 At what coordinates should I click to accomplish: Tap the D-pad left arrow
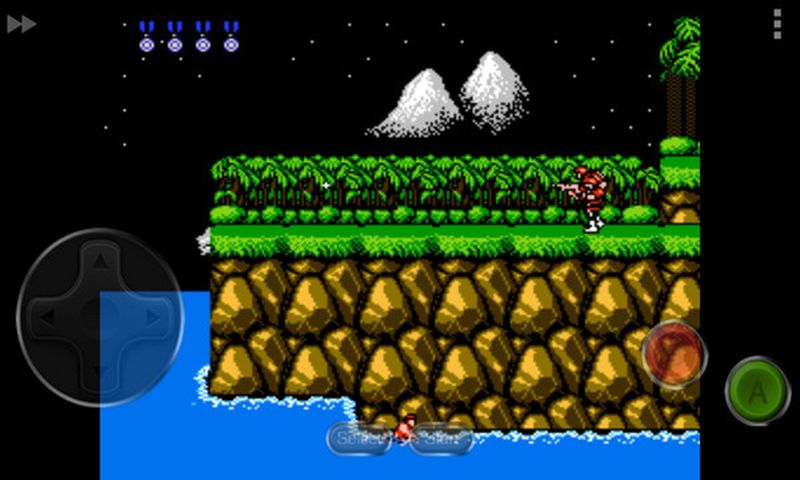coord(44,318)
